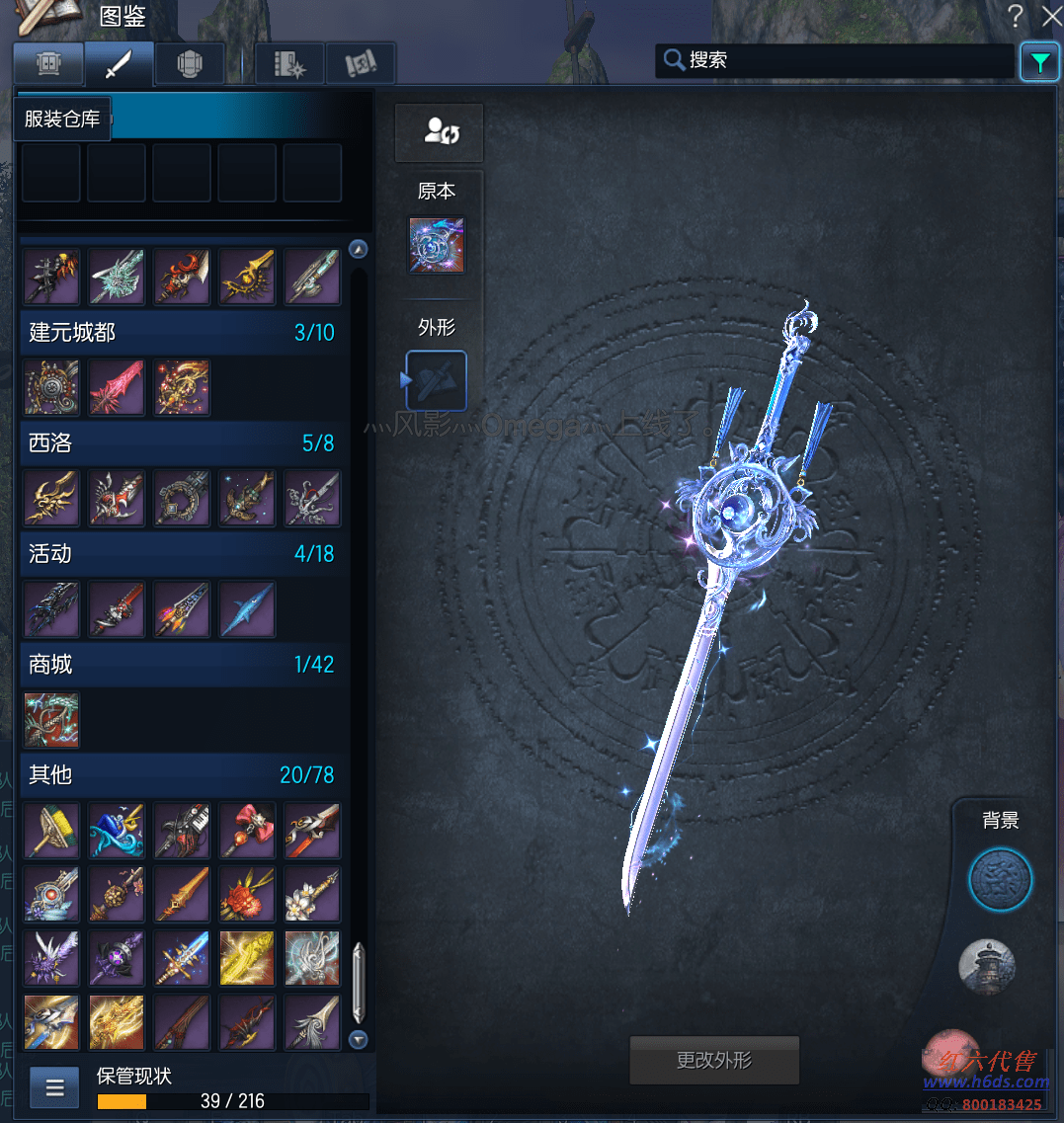Image resolution: width=1064 pixels, height=1123 pixels.
Task: Close the 图鉴 window
Action: [1050, 16]
